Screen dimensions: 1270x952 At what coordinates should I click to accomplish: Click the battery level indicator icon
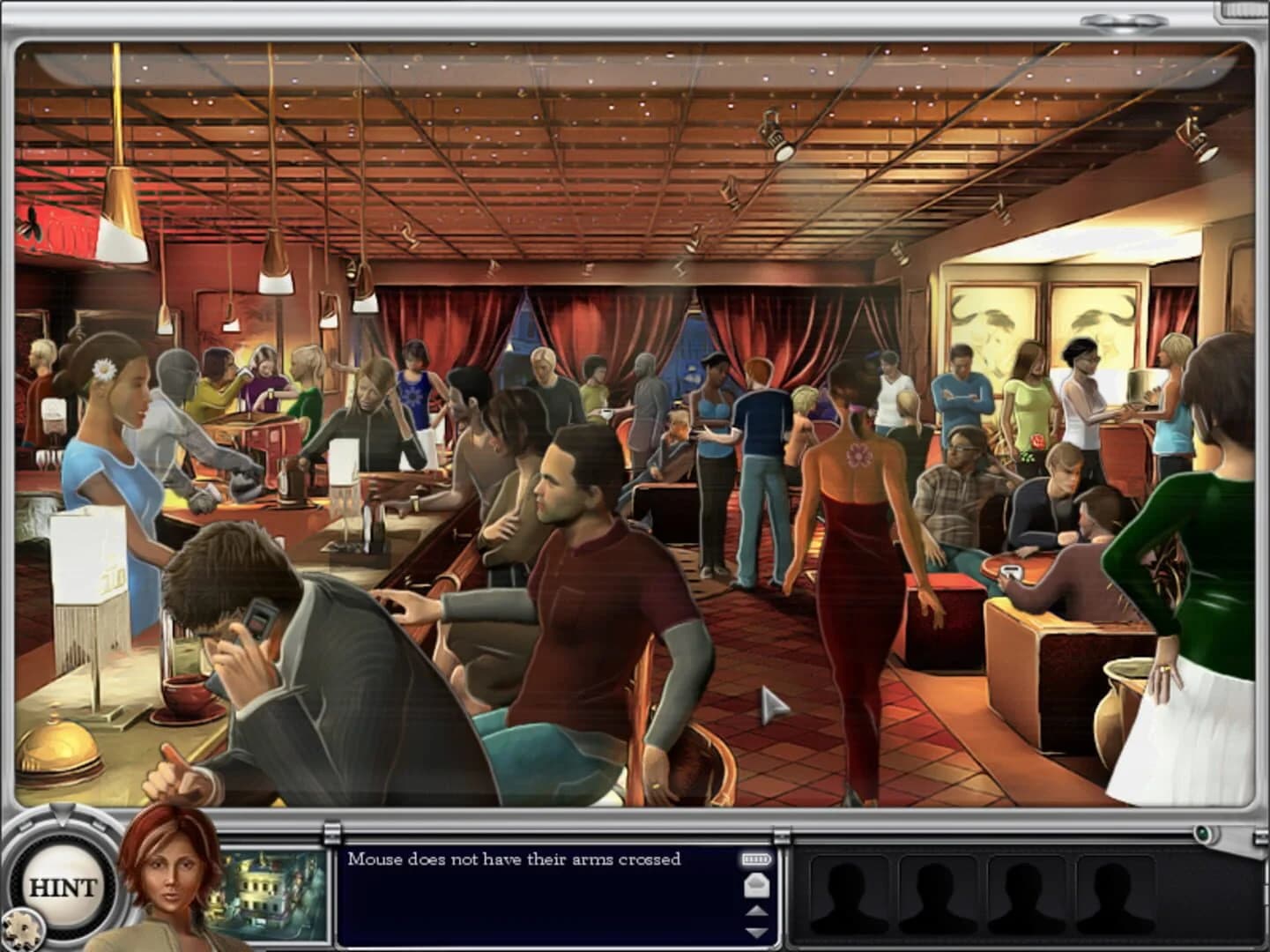pos(756,858)
